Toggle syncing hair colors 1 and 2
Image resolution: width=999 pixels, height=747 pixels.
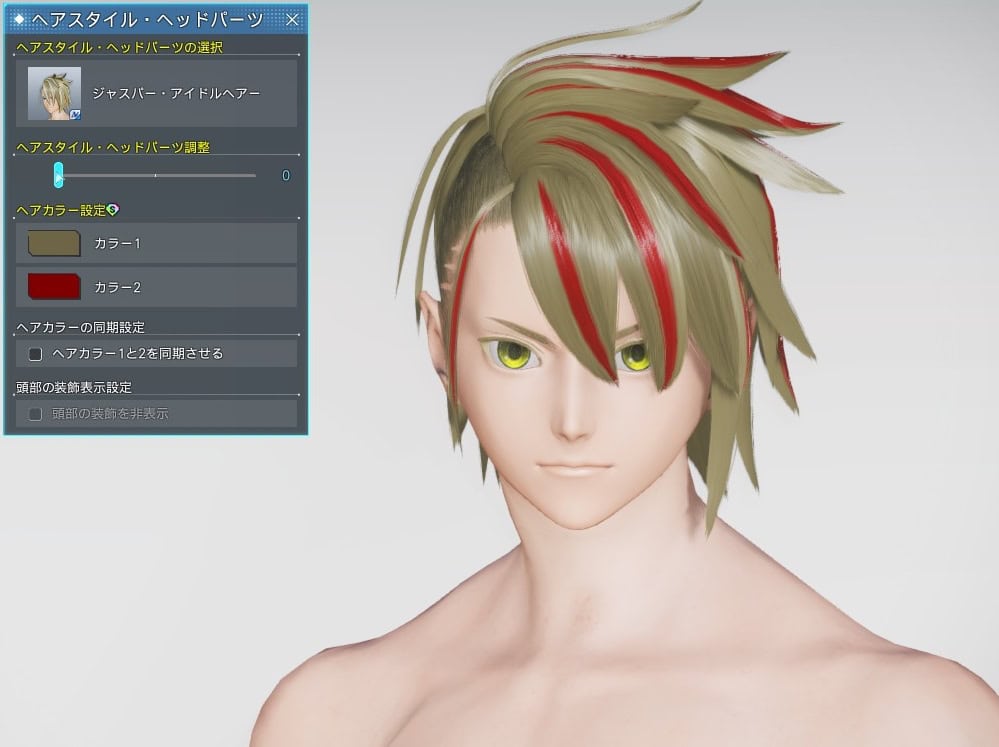point(36,353)
